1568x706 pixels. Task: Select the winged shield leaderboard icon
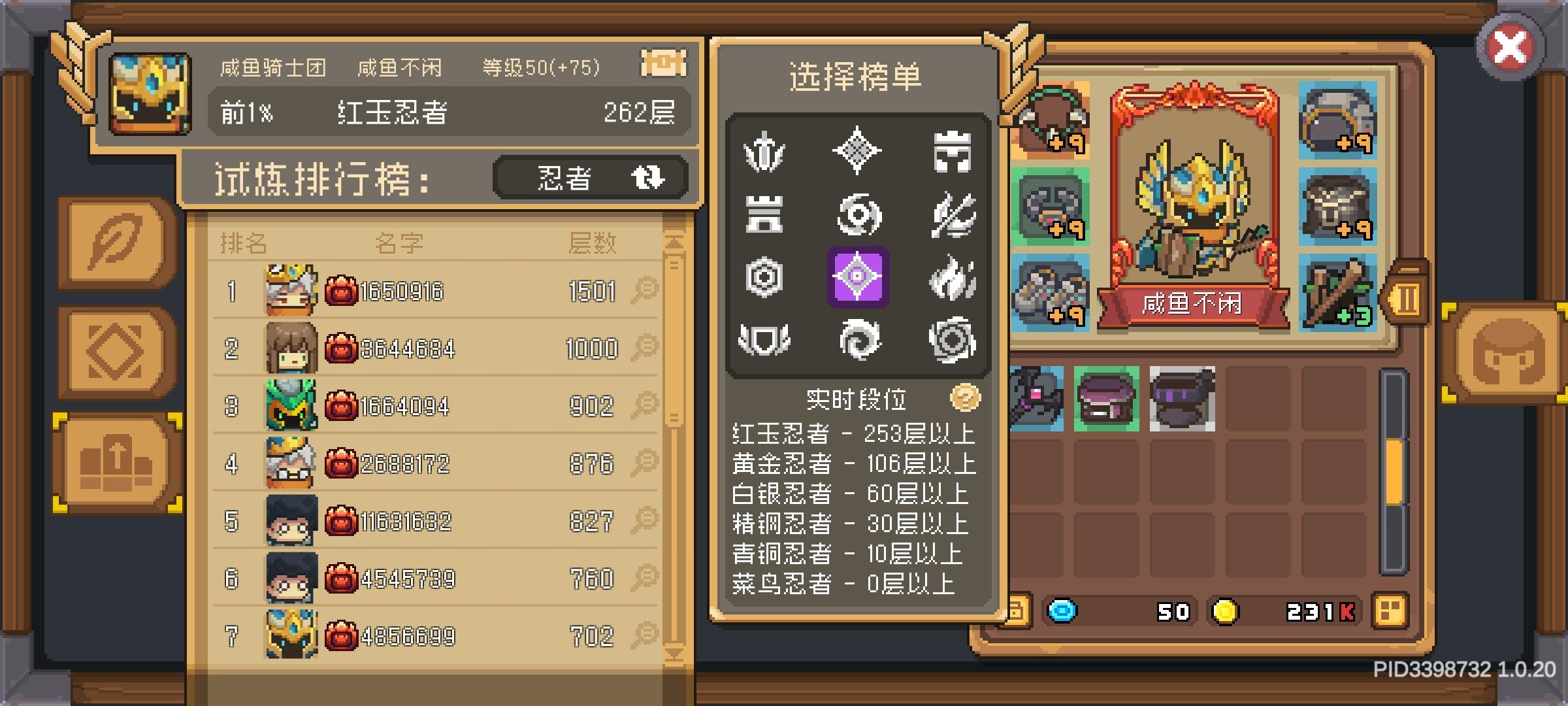(x=766, y=339)
